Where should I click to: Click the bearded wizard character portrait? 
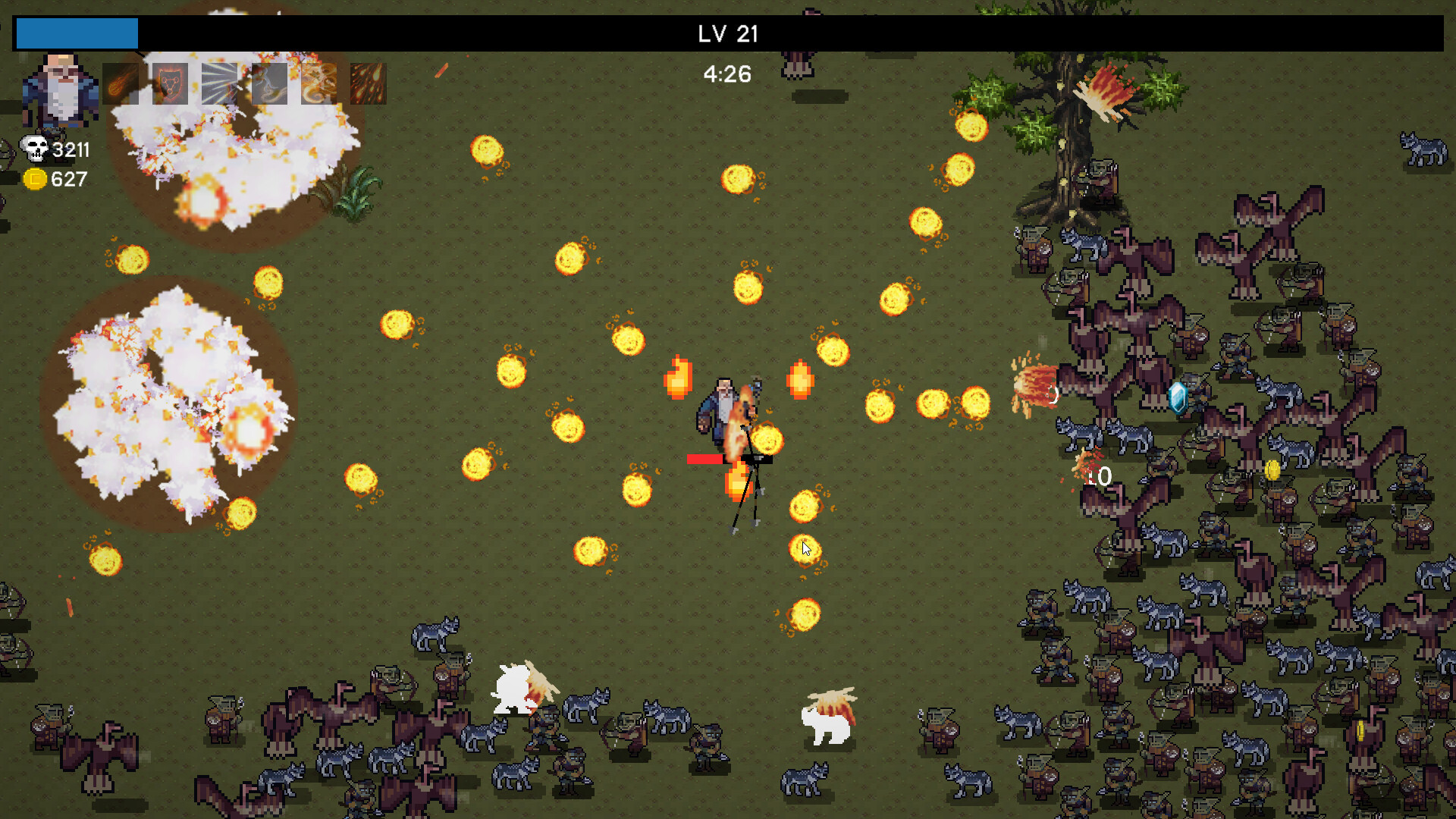(x=61, y=89)
